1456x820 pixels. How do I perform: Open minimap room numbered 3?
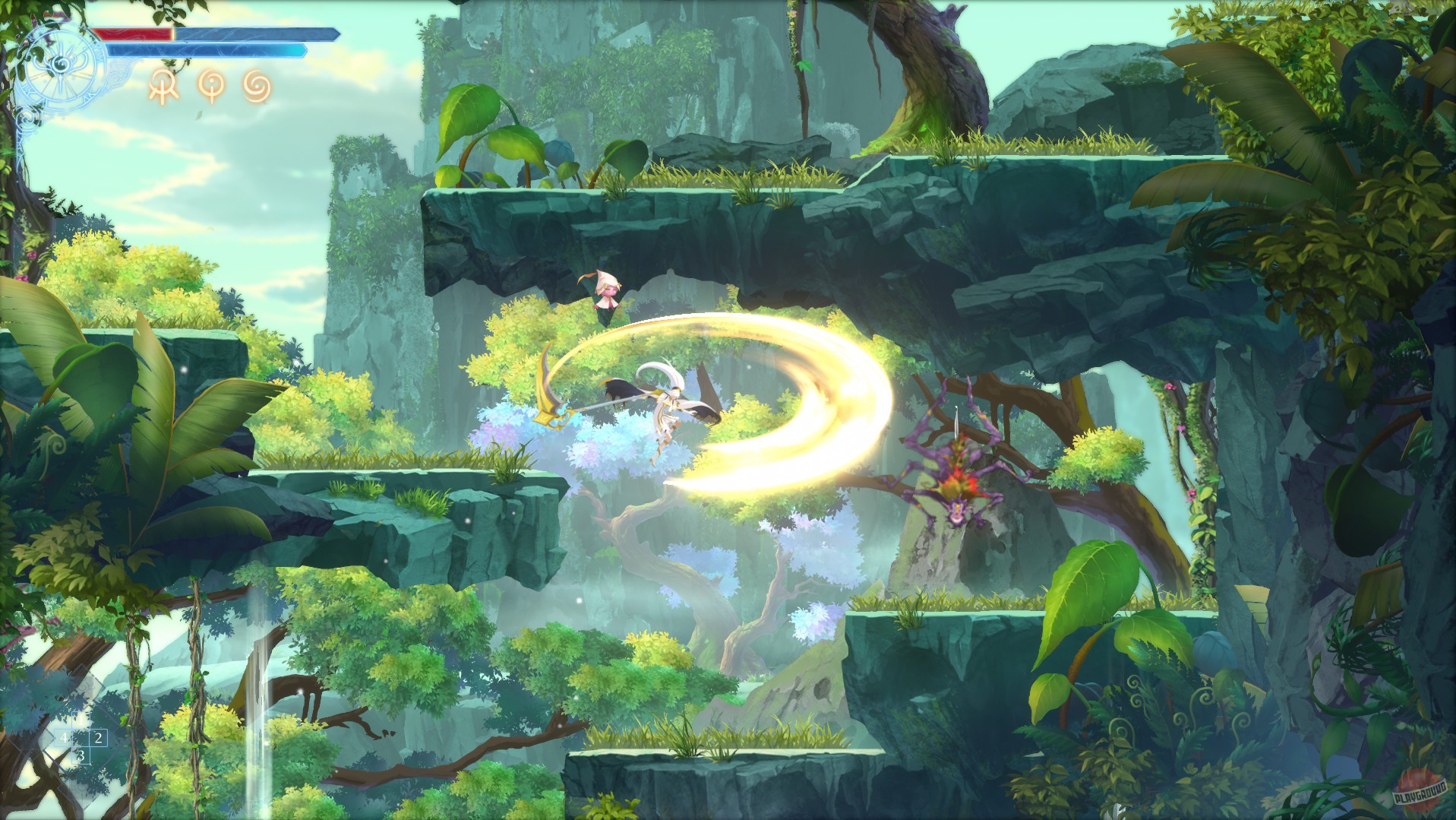coord(81,755)
